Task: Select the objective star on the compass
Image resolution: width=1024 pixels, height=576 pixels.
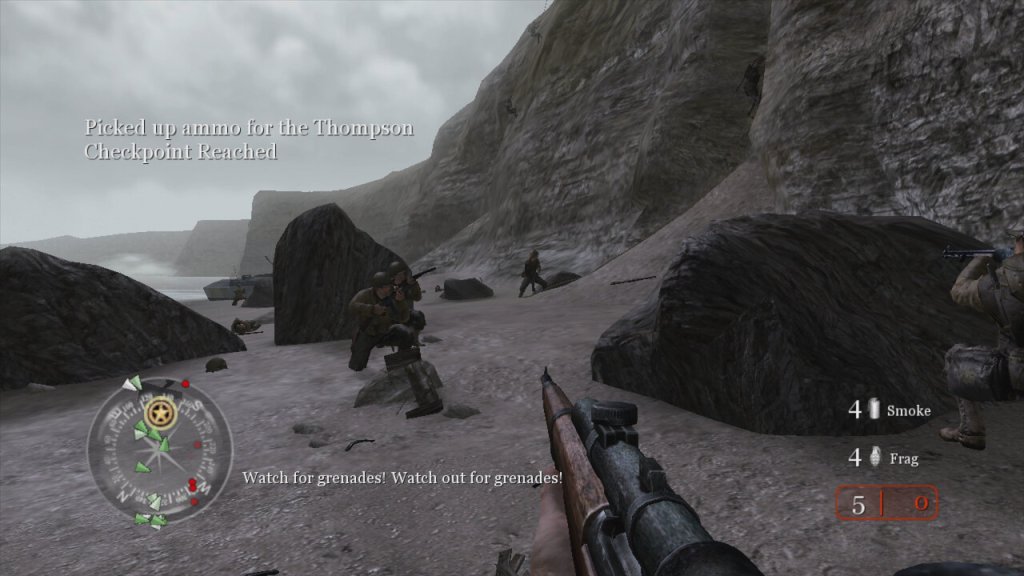Action: click(159, 411)
